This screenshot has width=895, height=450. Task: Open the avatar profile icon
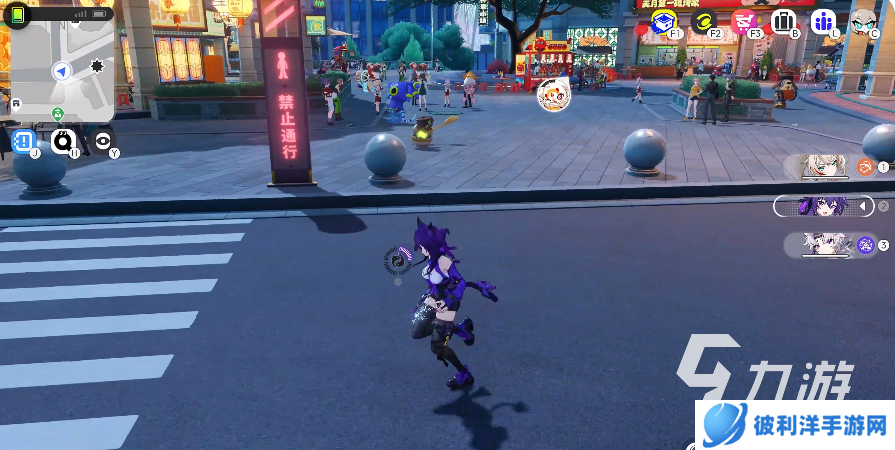coord(863,21)
